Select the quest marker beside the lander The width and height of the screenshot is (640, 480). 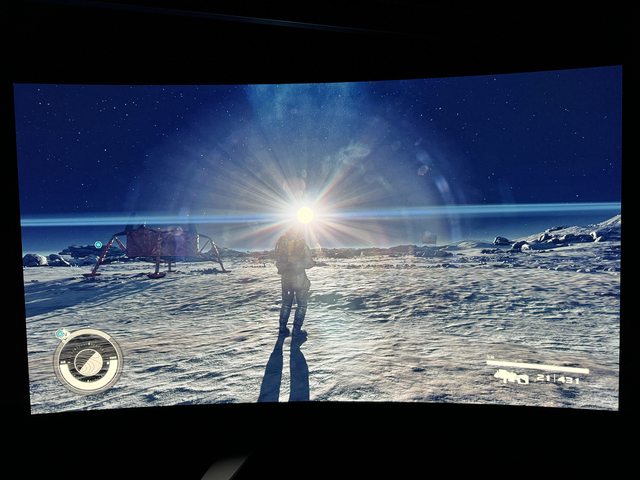(x=98, y=244)
